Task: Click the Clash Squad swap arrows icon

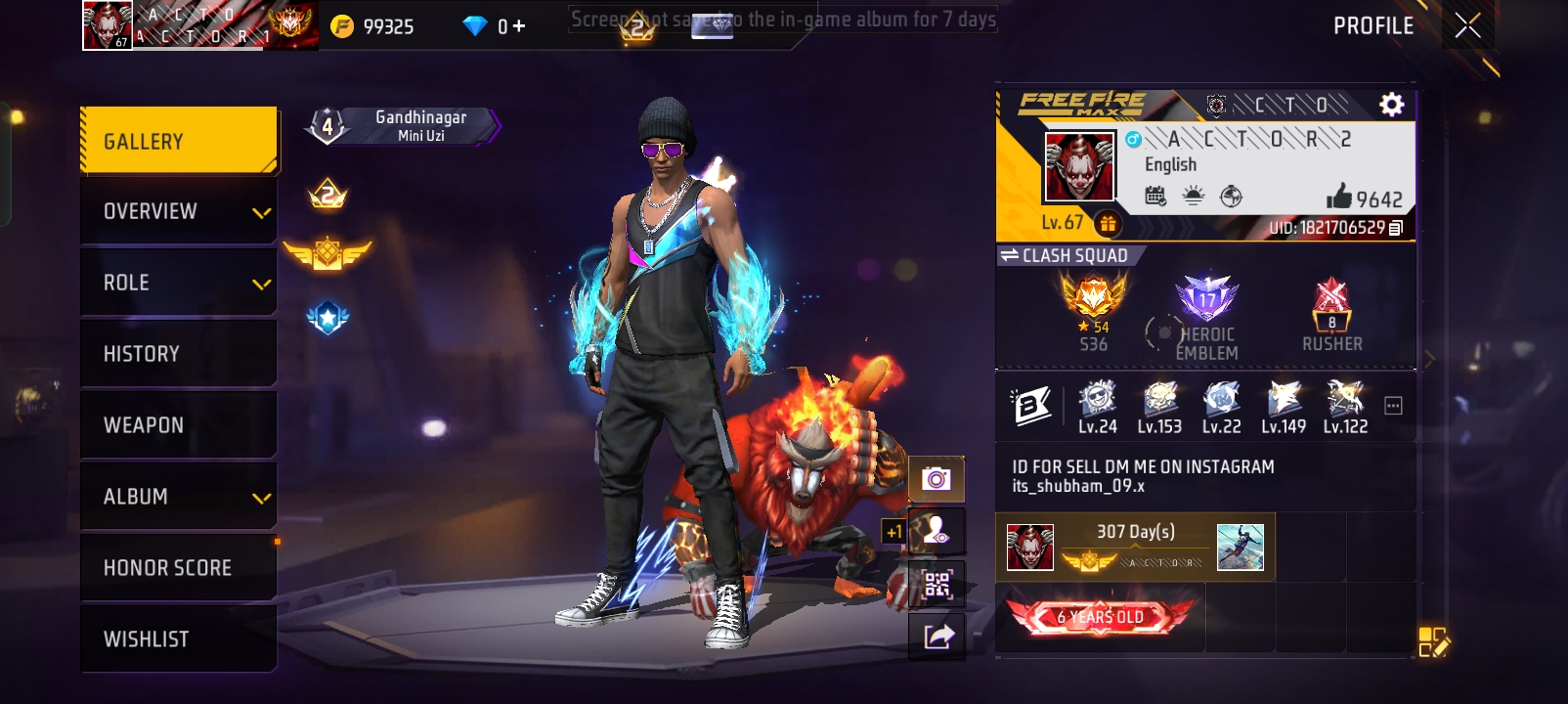Action: (x=1010, y=254)
